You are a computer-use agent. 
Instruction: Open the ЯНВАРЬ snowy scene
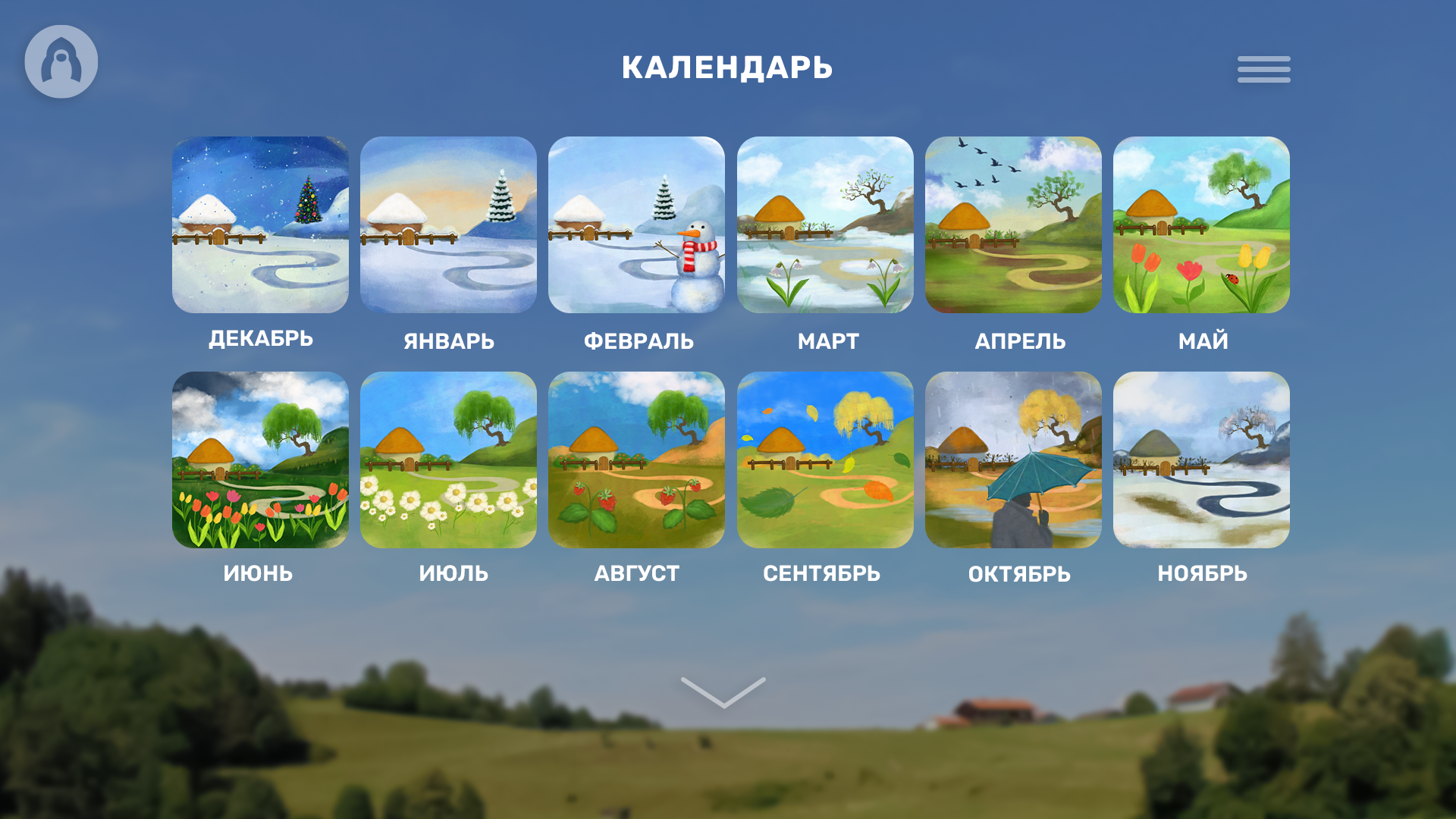point(448,224)
